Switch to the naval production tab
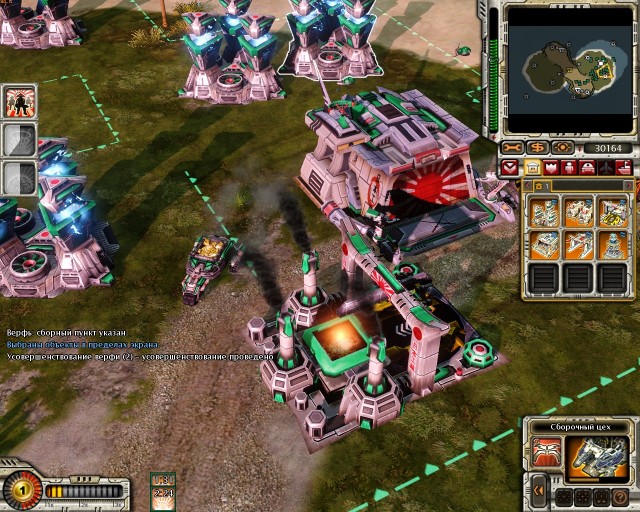Image resolution: width=640 pixels, height=512 pixels. 620,168
